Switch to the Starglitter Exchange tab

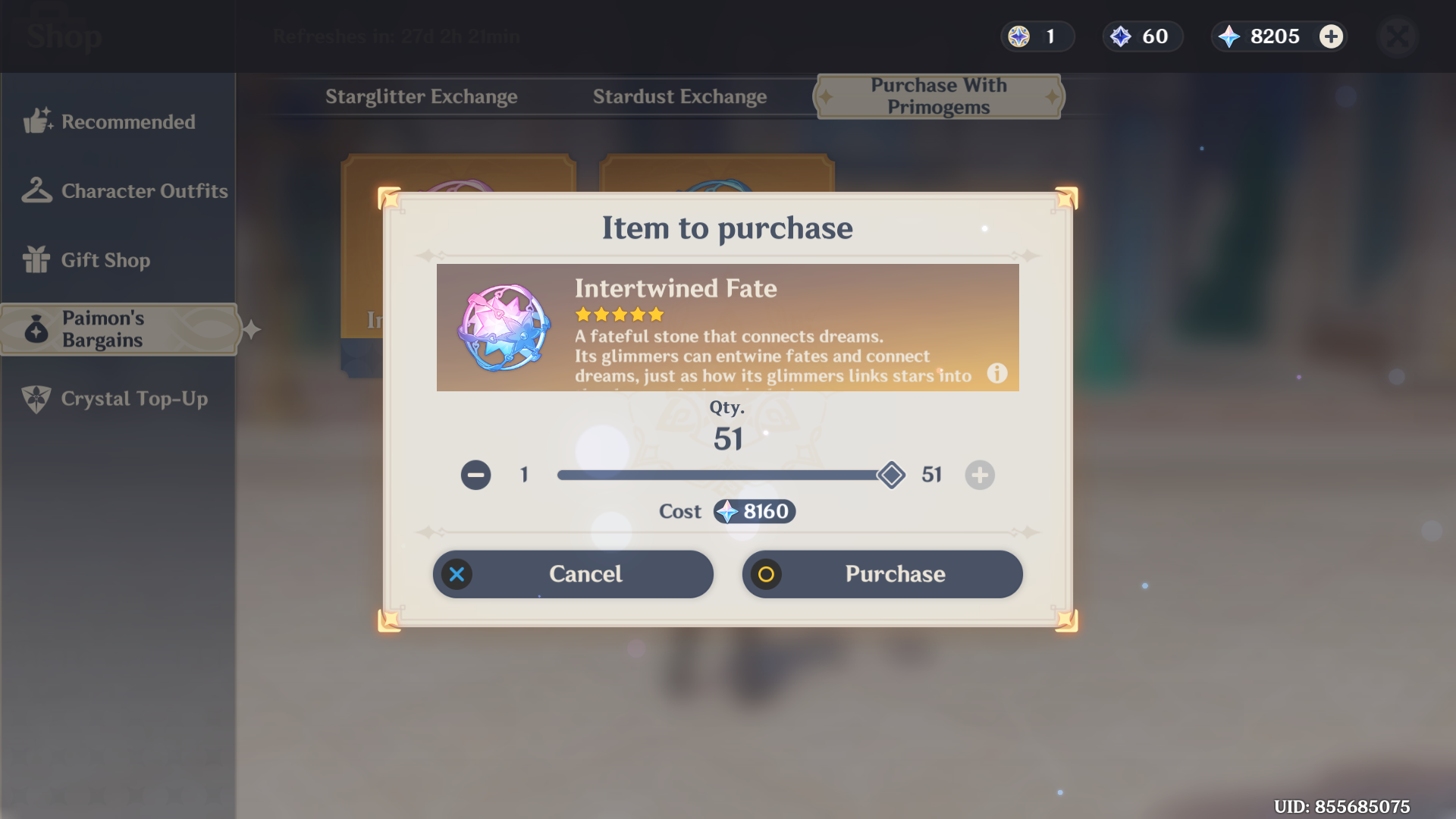(422, 96)
